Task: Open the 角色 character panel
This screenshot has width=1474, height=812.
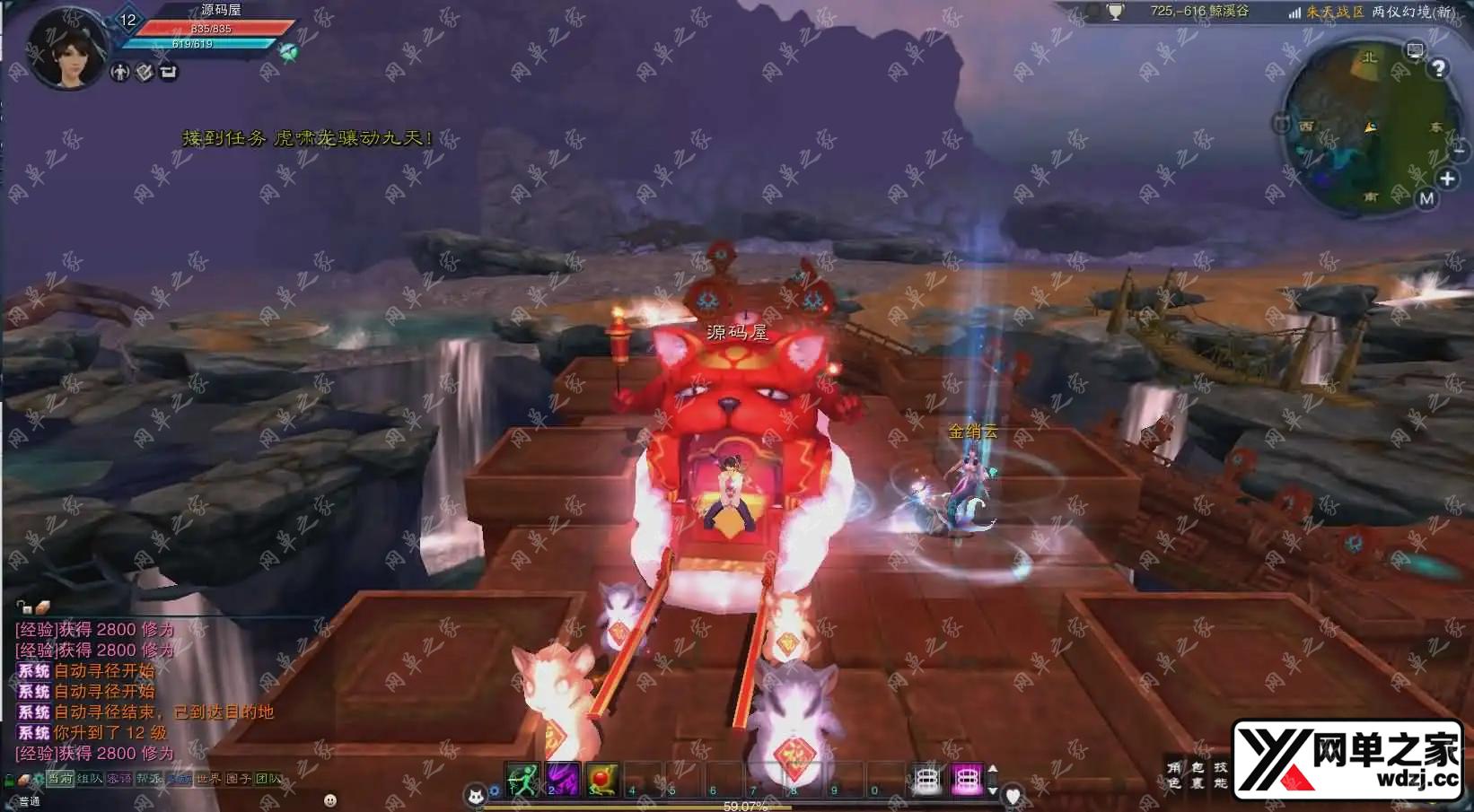Action: 1174,775
